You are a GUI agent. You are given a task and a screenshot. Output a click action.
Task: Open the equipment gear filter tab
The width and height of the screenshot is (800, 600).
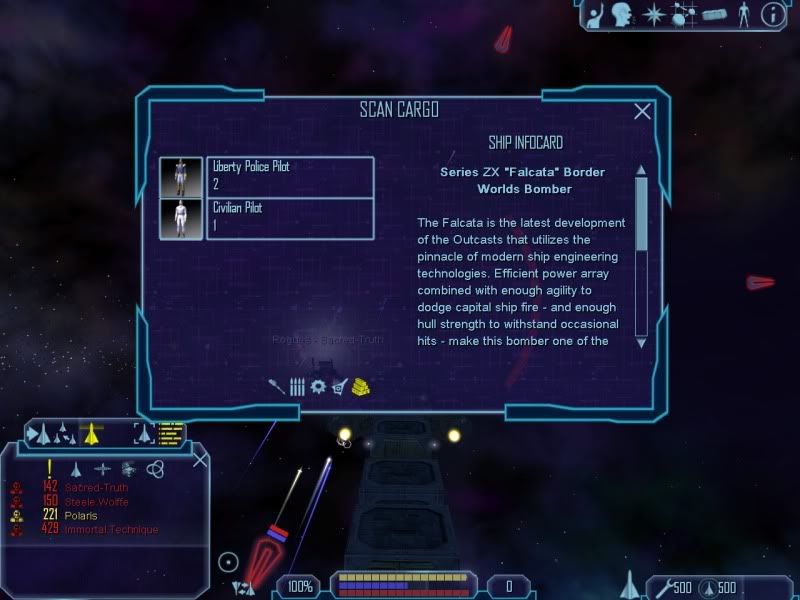point(318,386)
